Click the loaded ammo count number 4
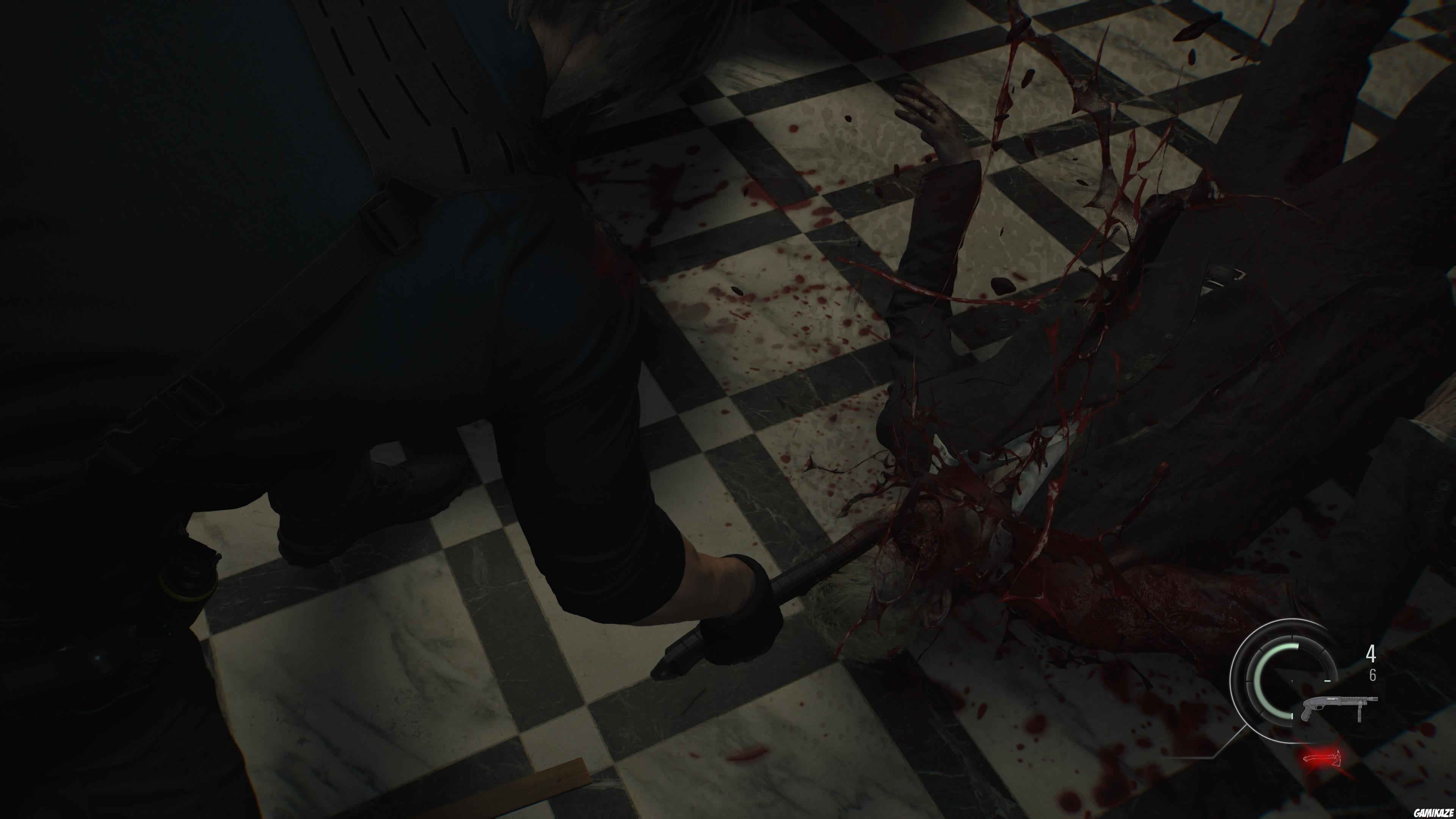 (1372, 654)
